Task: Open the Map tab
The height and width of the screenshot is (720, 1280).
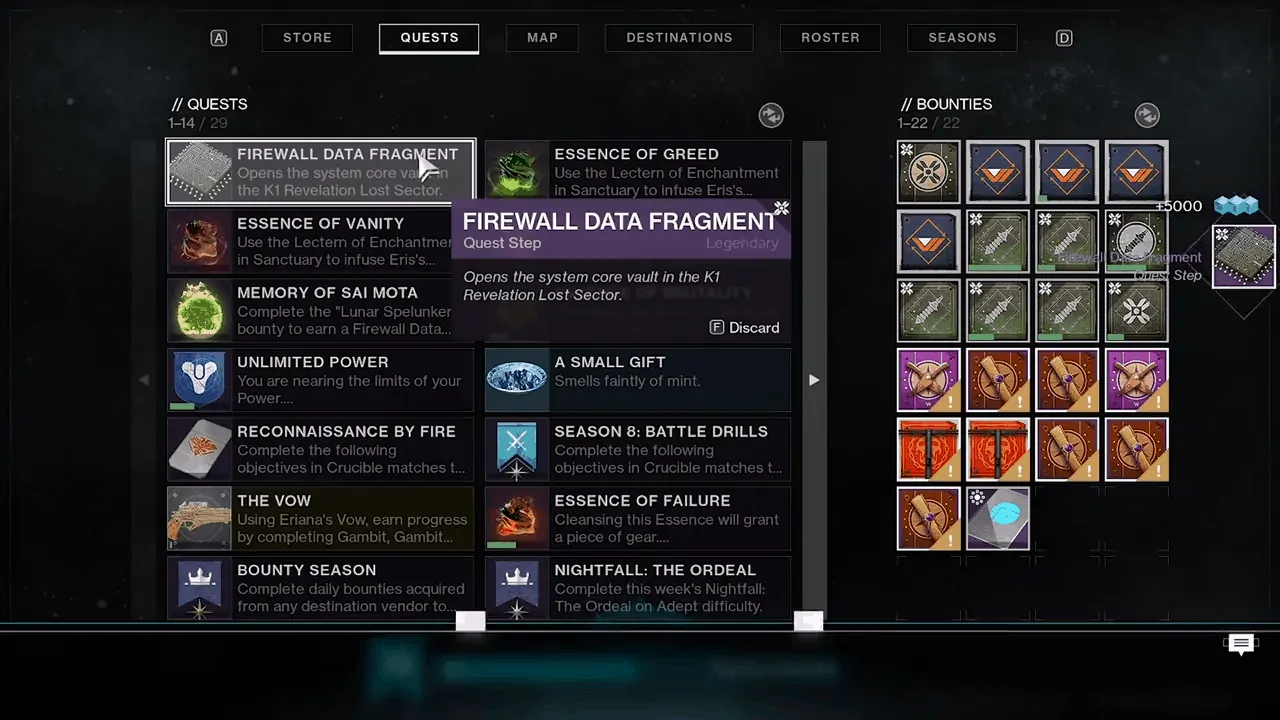Action: 542,38
